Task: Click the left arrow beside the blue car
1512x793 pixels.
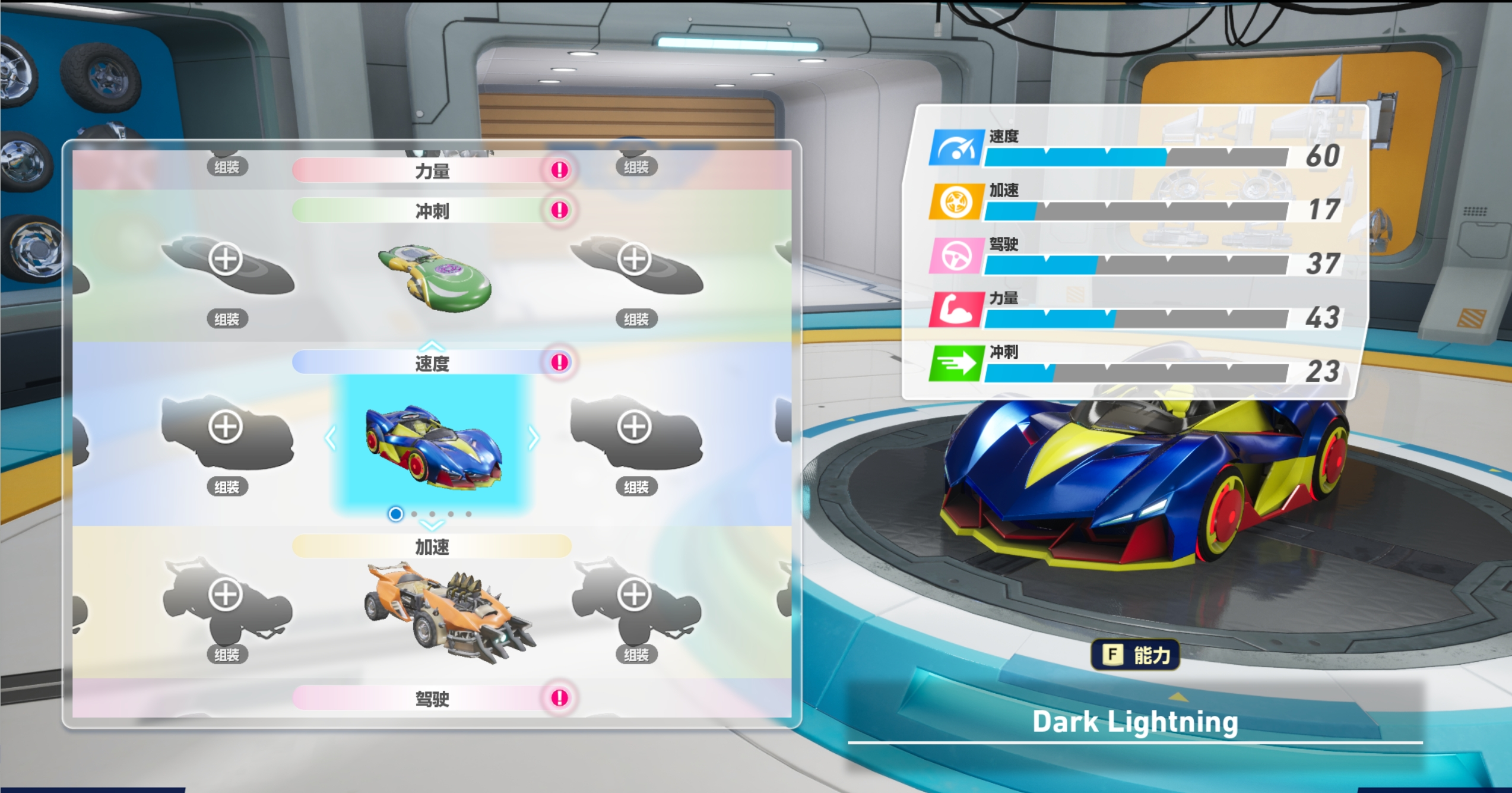Action: point(331,438)
